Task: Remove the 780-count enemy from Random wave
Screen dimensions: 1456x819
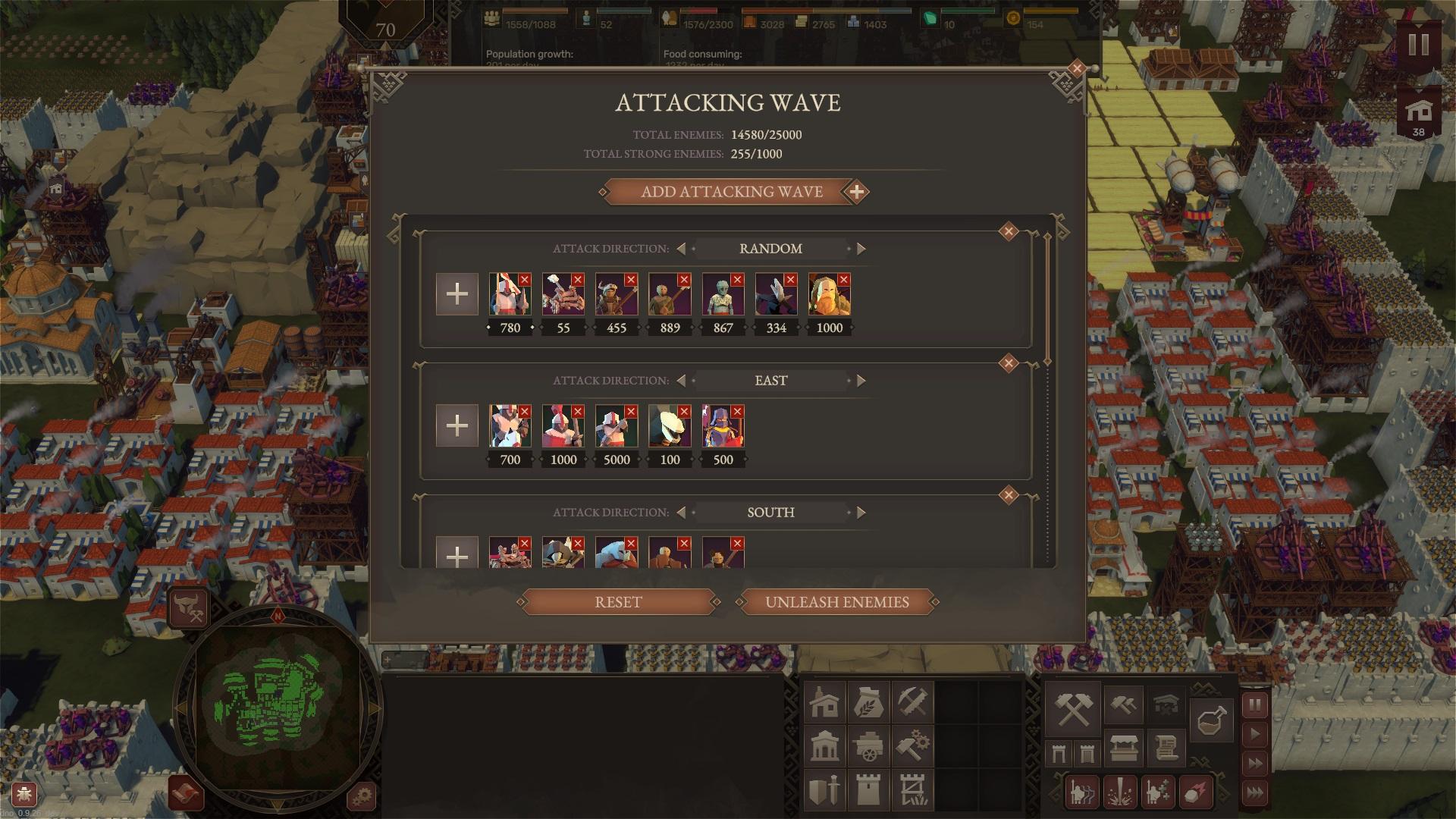Action: (525, 280)
